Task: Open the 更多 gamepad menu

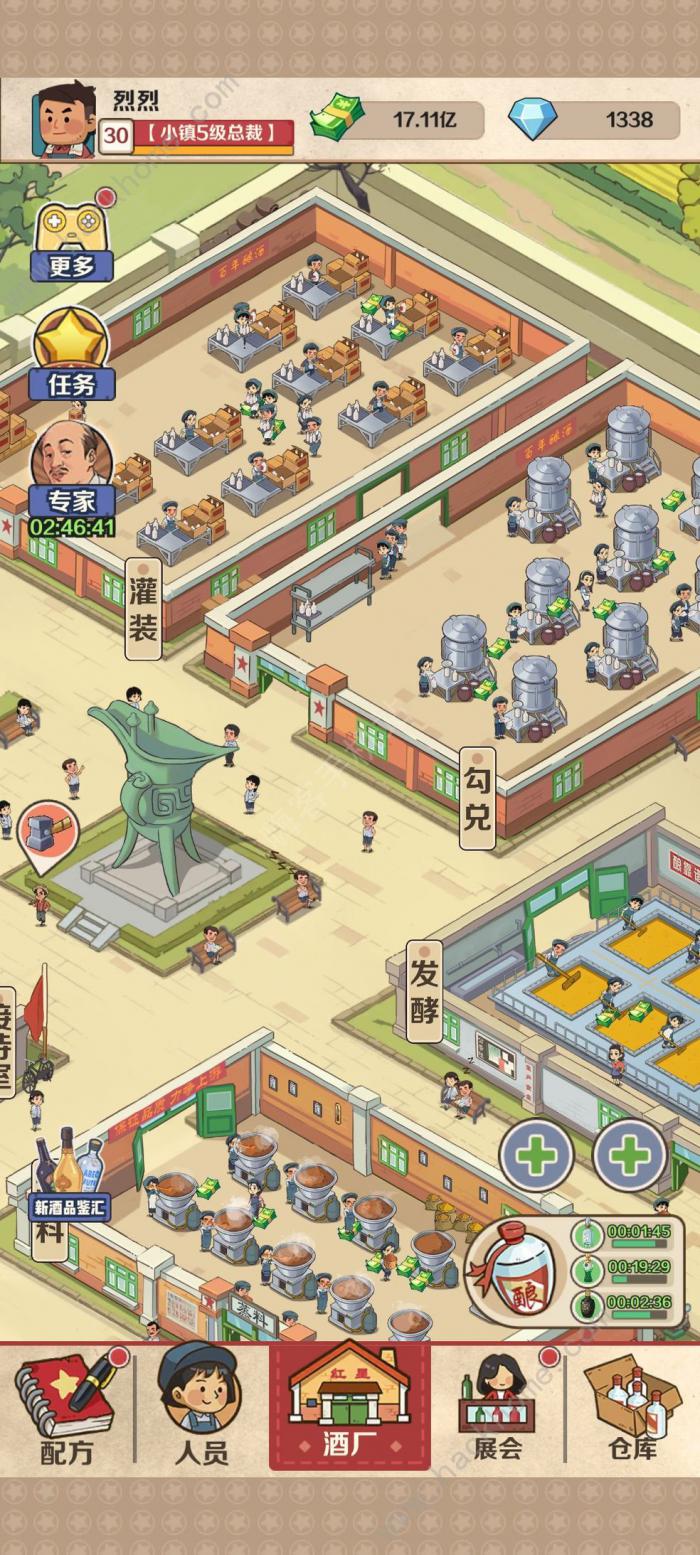Action: 72,240
